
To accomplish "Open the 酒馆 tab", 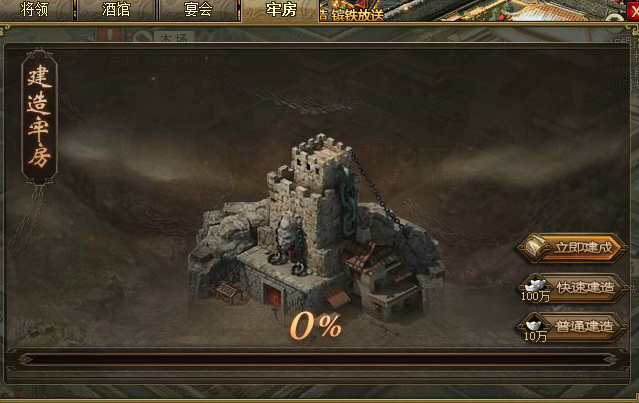I will (x=116, y=10).
